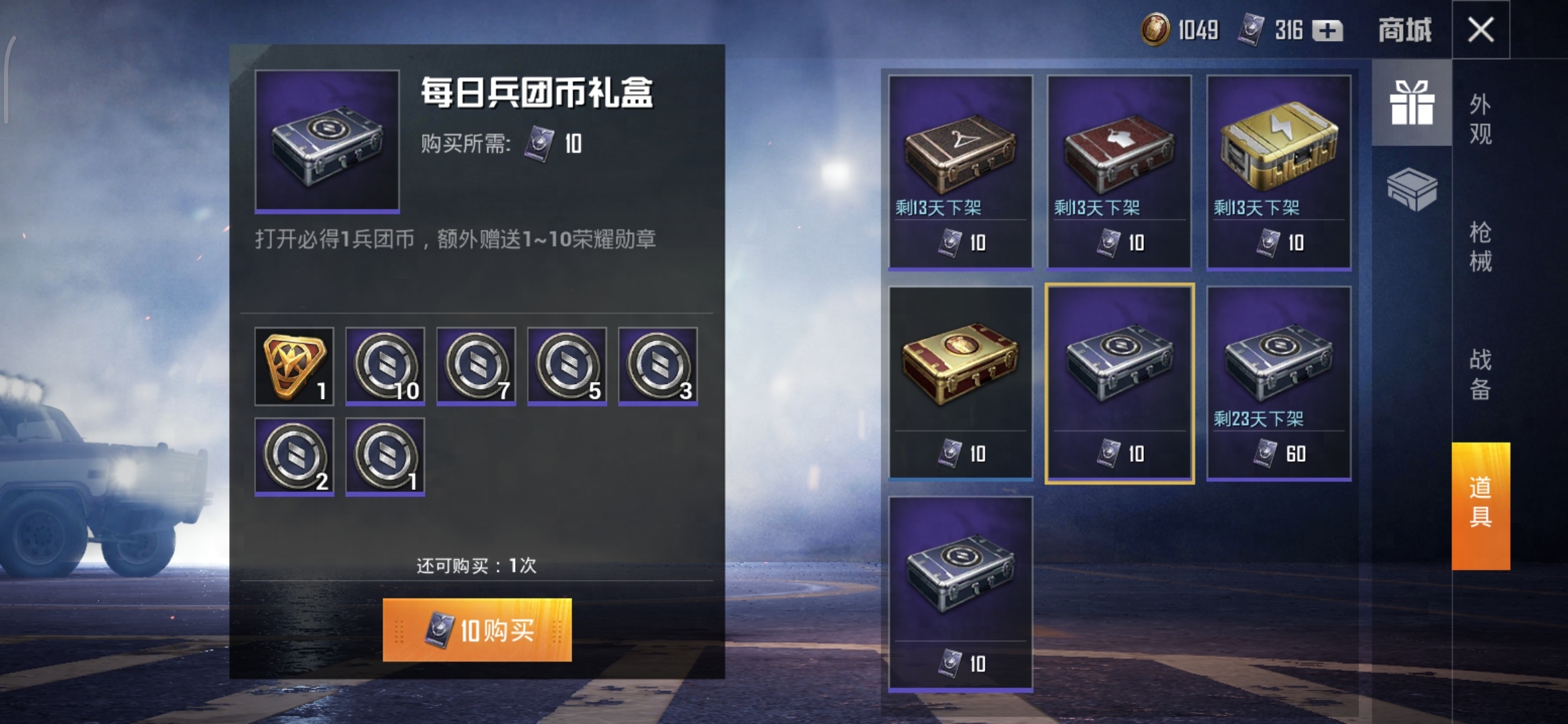The height and width of the screenshot is (724, 1568).
Task: Click the gold coin crate priced at 10
Action: (x=960, y=385)
